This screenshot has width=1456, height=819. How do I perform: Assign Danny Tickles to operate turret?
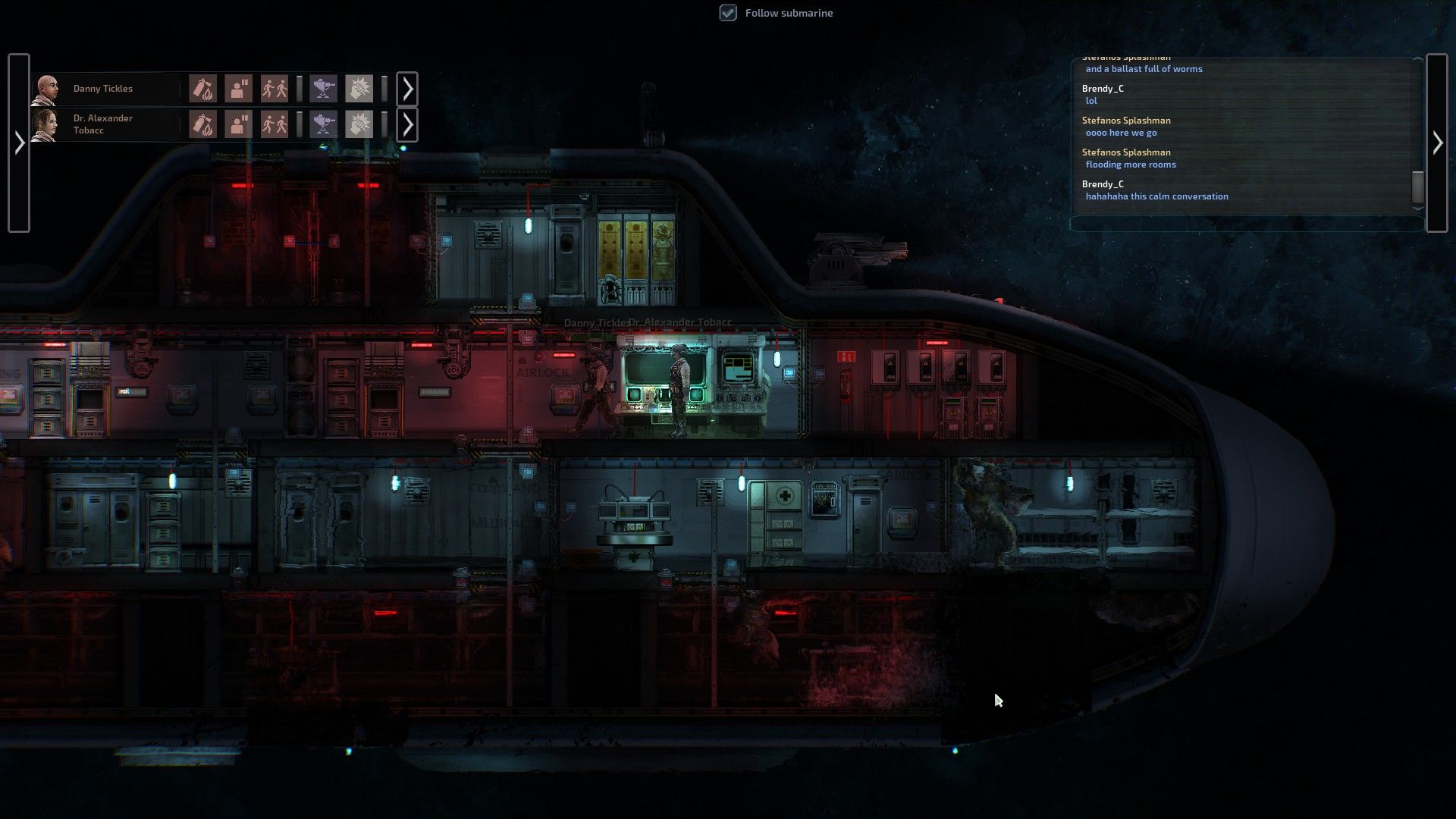pos(324,89)
